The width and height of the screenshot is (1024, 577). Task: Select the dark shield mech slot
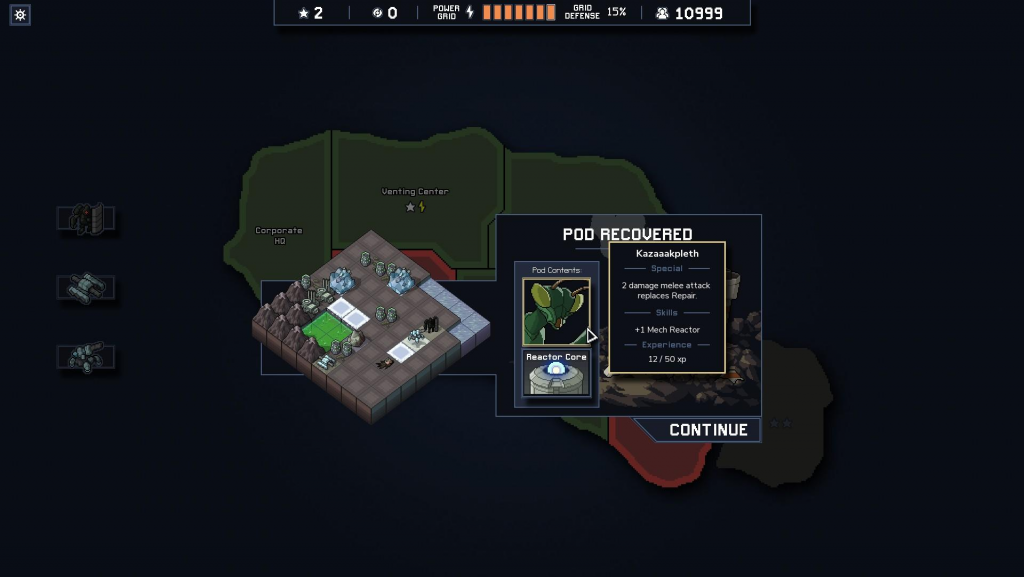86,220
